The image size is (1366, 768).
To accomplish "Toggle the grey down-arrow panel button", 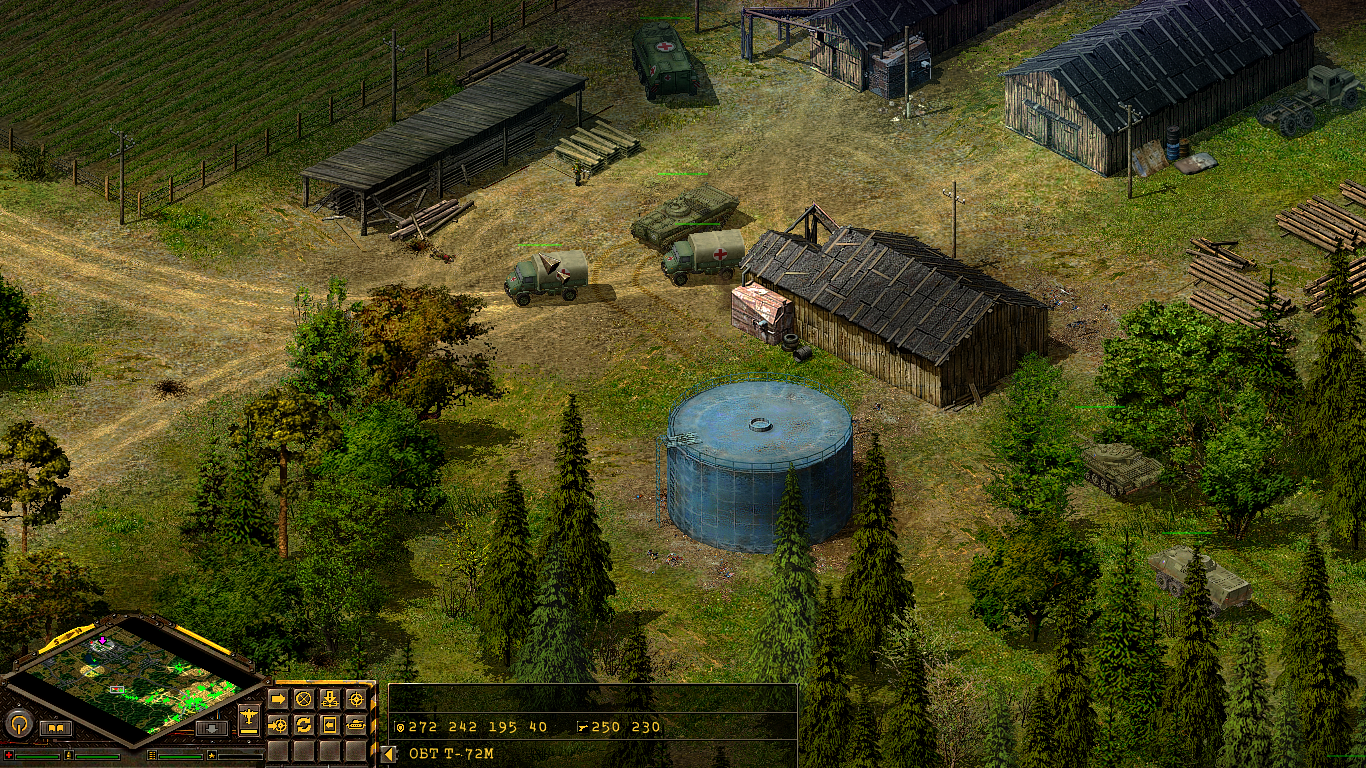I will tap(212, 728).
